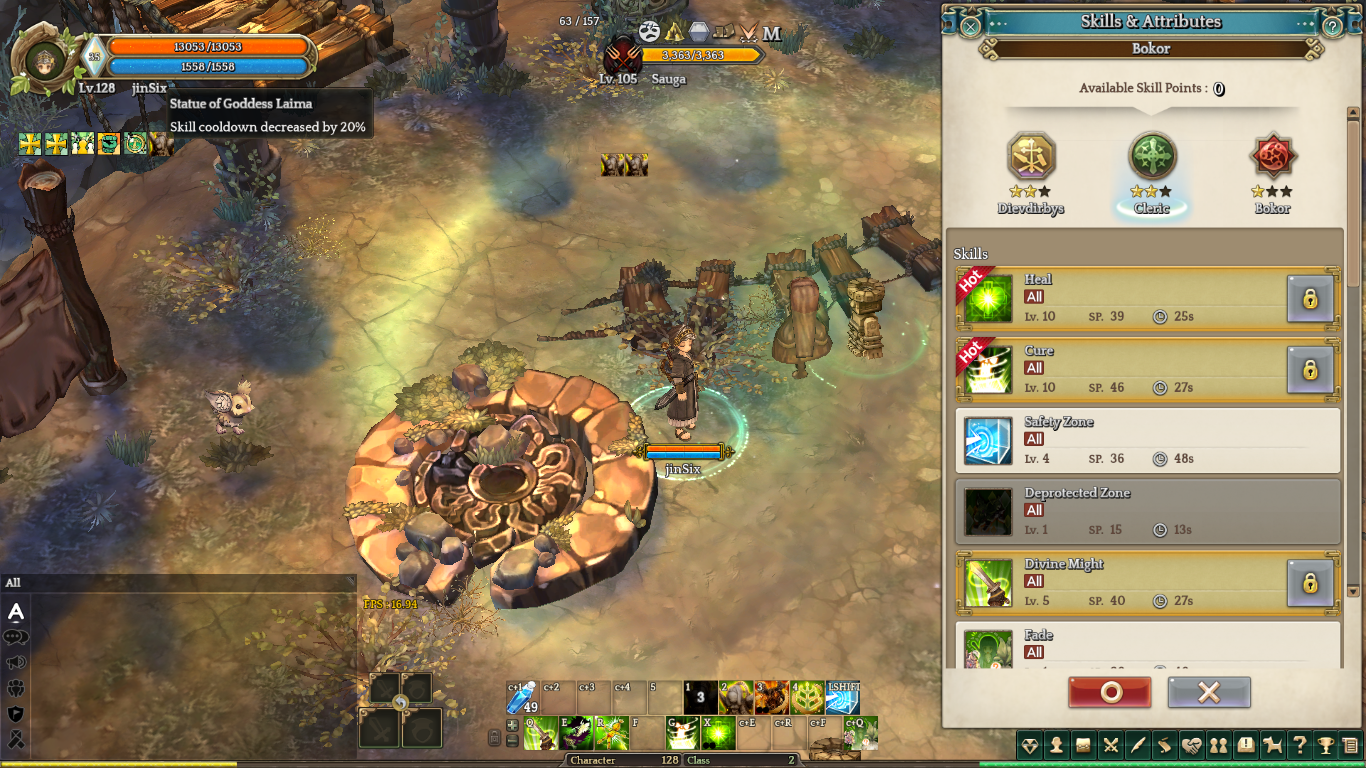Show the help question mark menu

(1298, 745)
